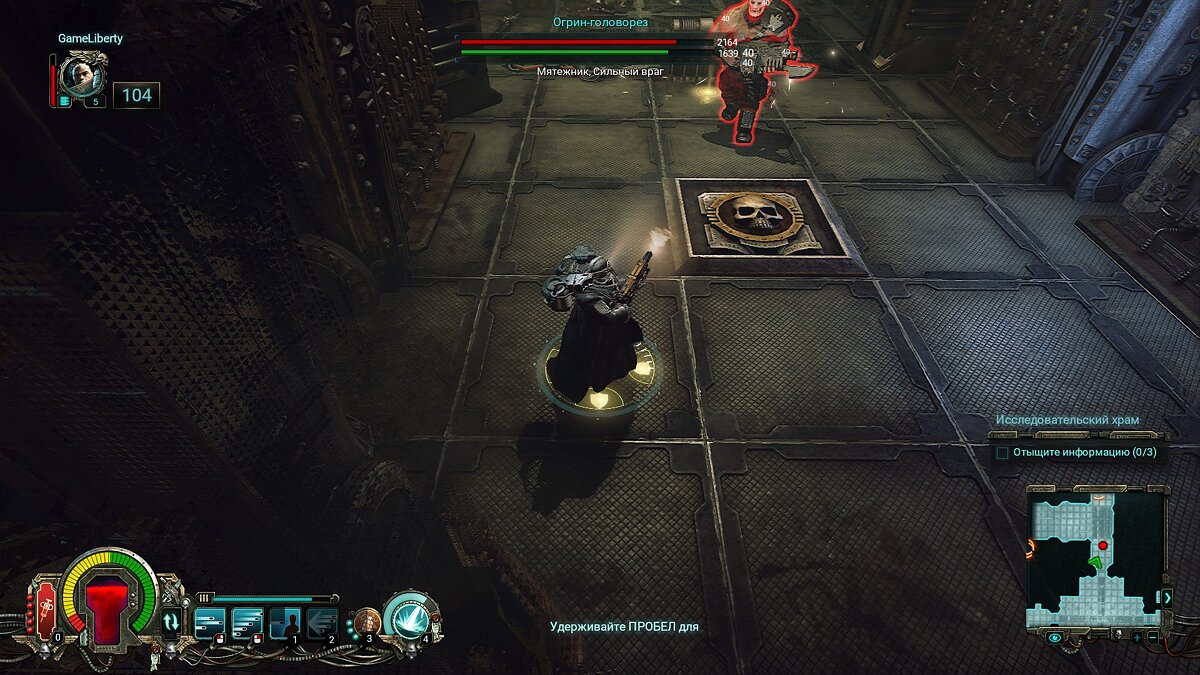
Task: Toggle the minimap eye visibility button
Action: (x=1056, y=636)
